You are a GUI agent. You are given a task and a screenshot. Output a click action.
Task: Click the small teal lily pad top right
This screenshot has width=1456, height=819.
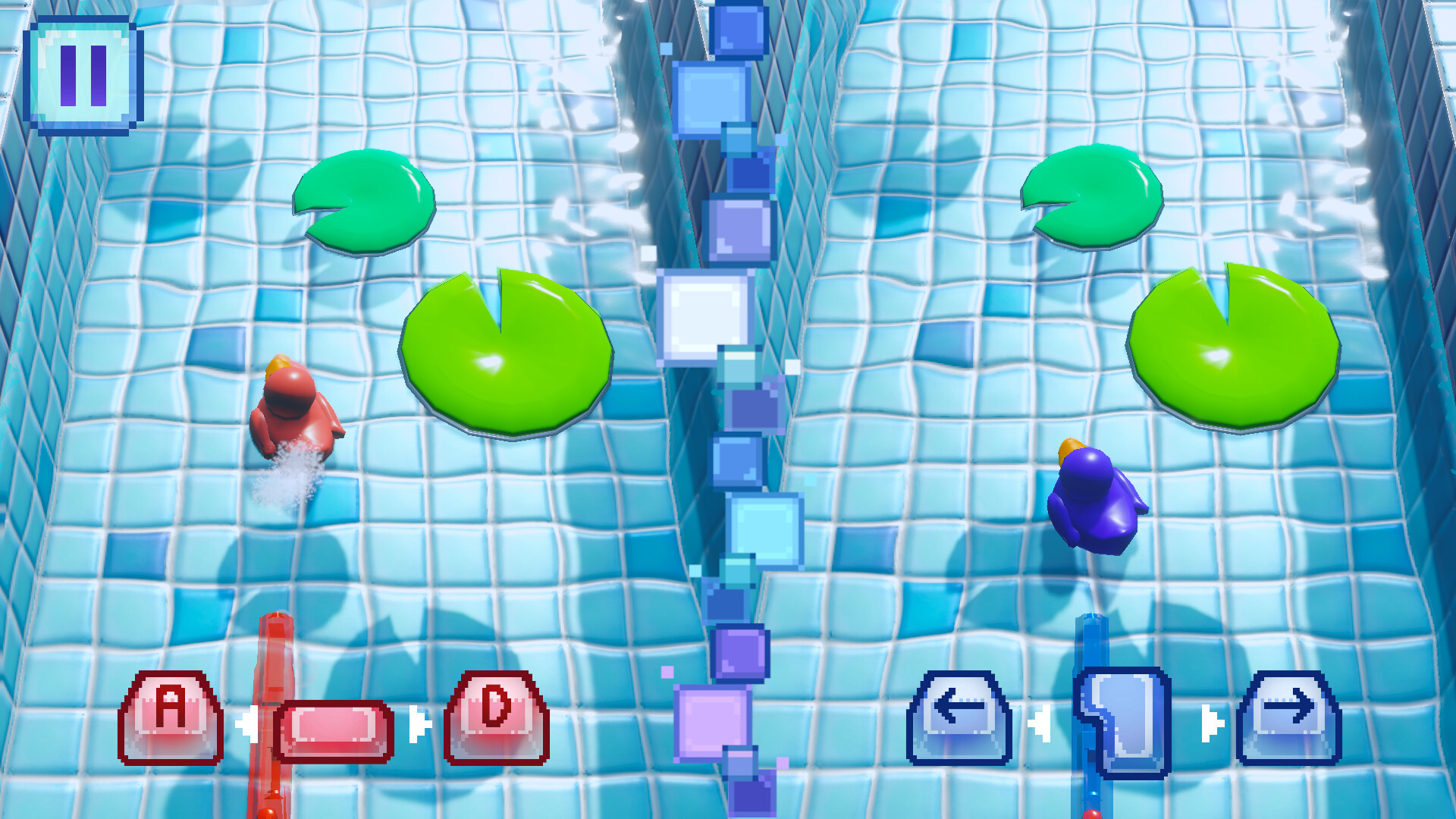click(x=1092, y=197)
